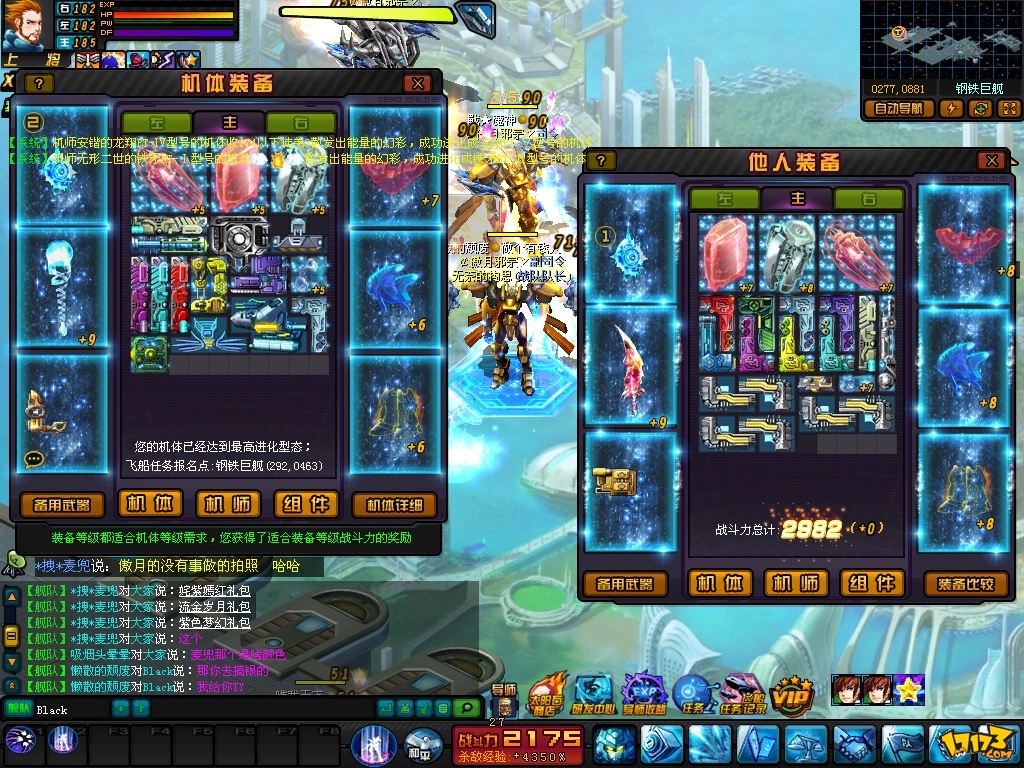The image size is (1024, 768).
Task: Click the 装备比较 compare button
Action: (x=966, y=584)
